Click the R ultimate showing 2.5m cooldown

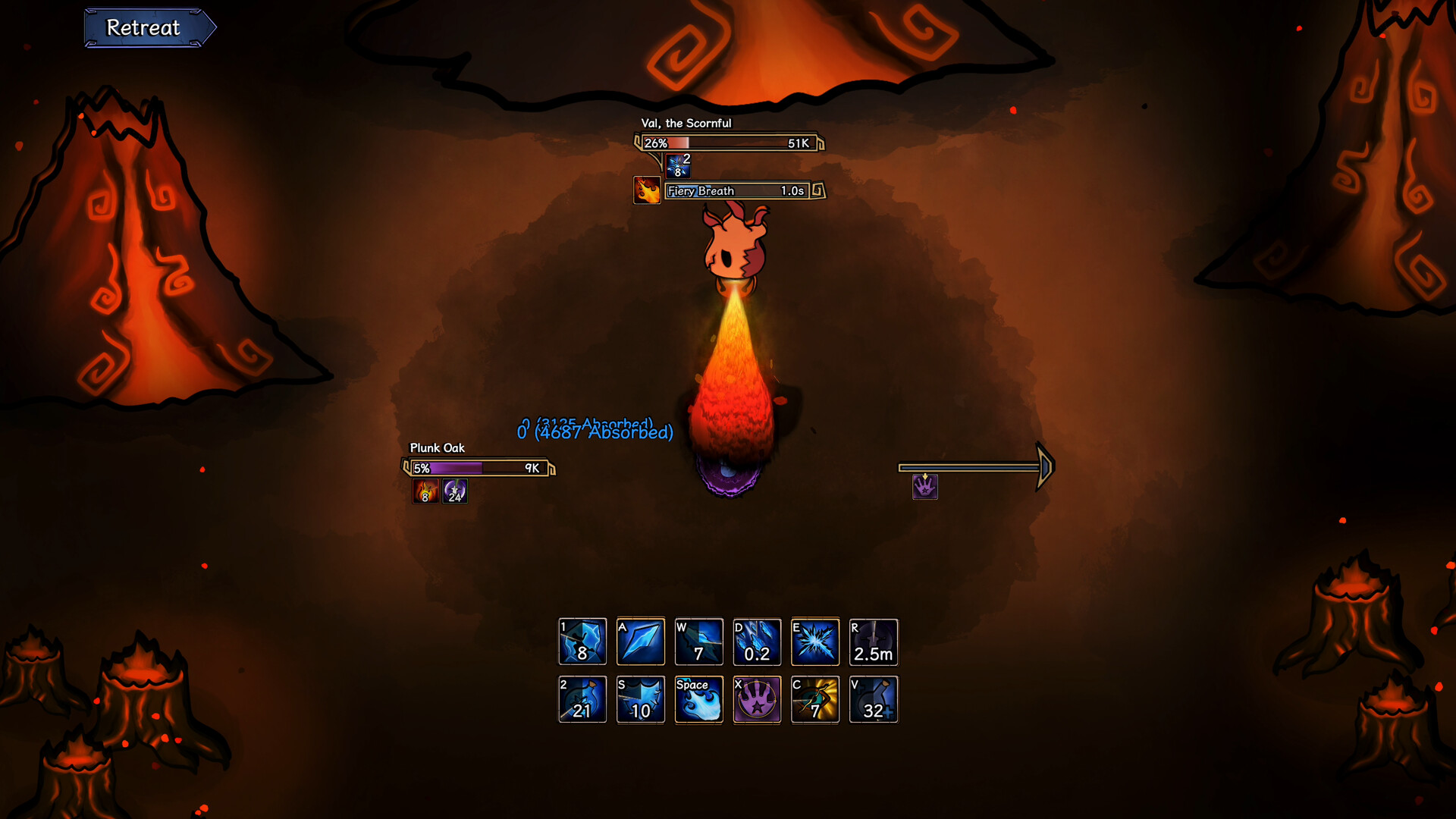pos(873,642)
